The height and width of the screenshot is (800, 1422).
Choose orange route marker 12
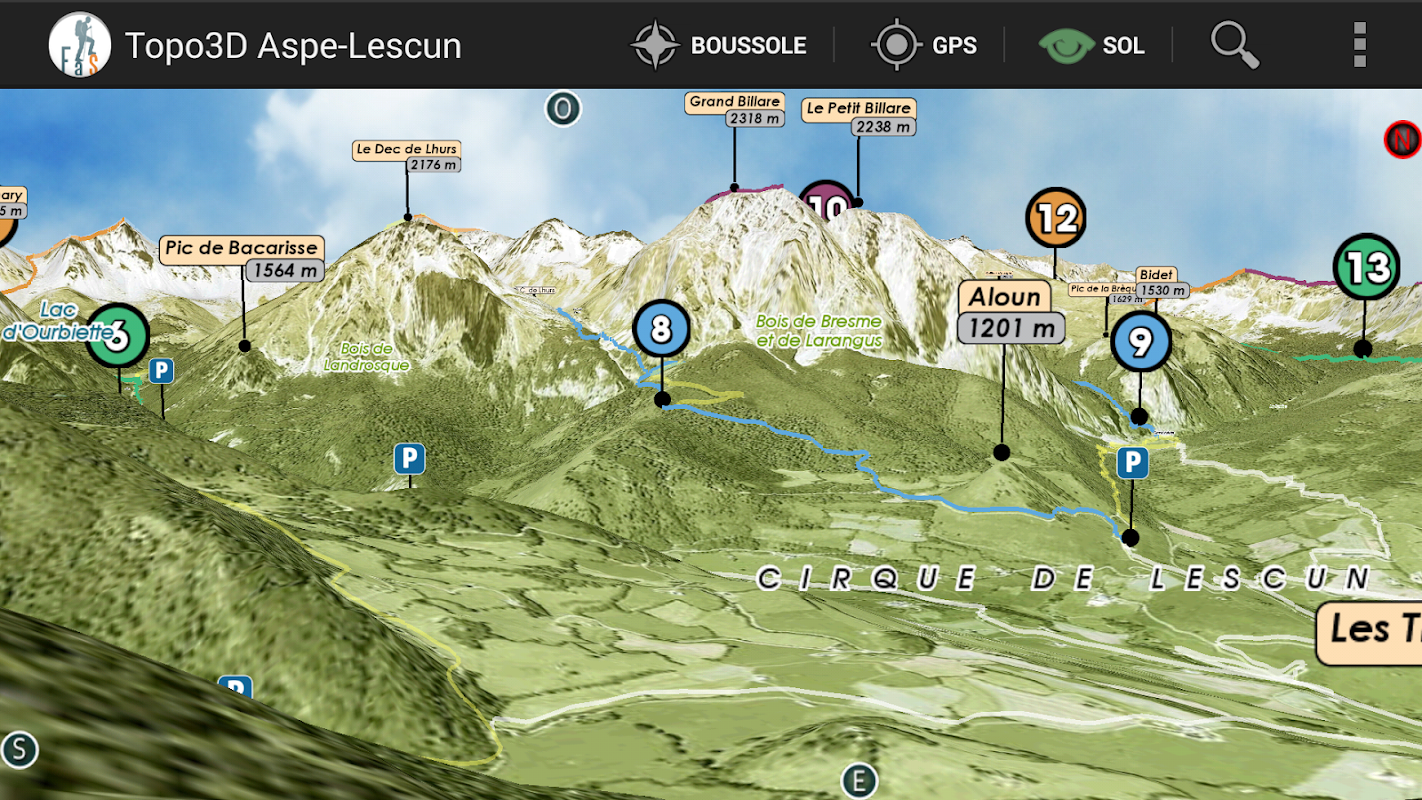[1056, 217]
